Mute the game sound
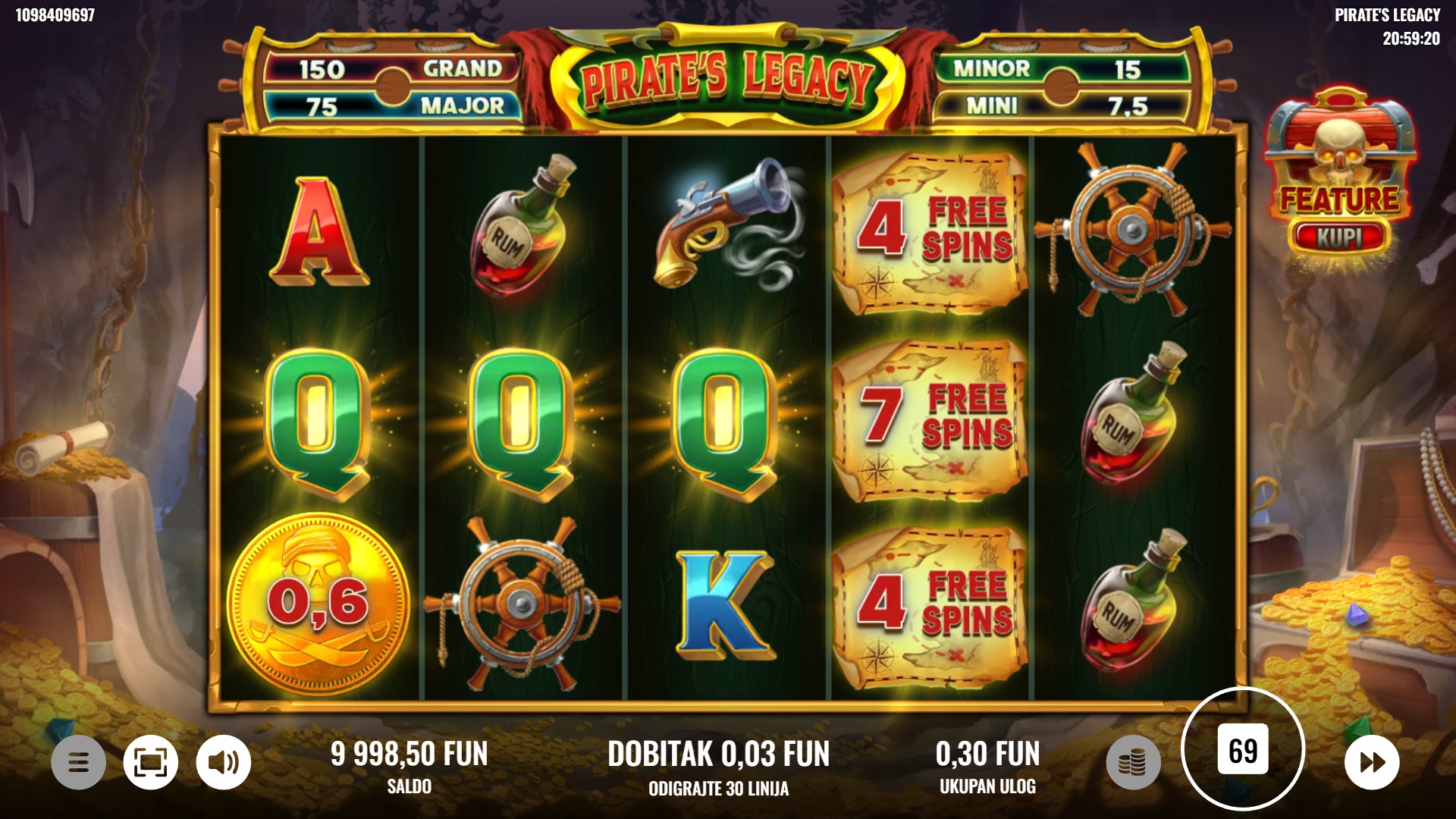 [223, 761]
